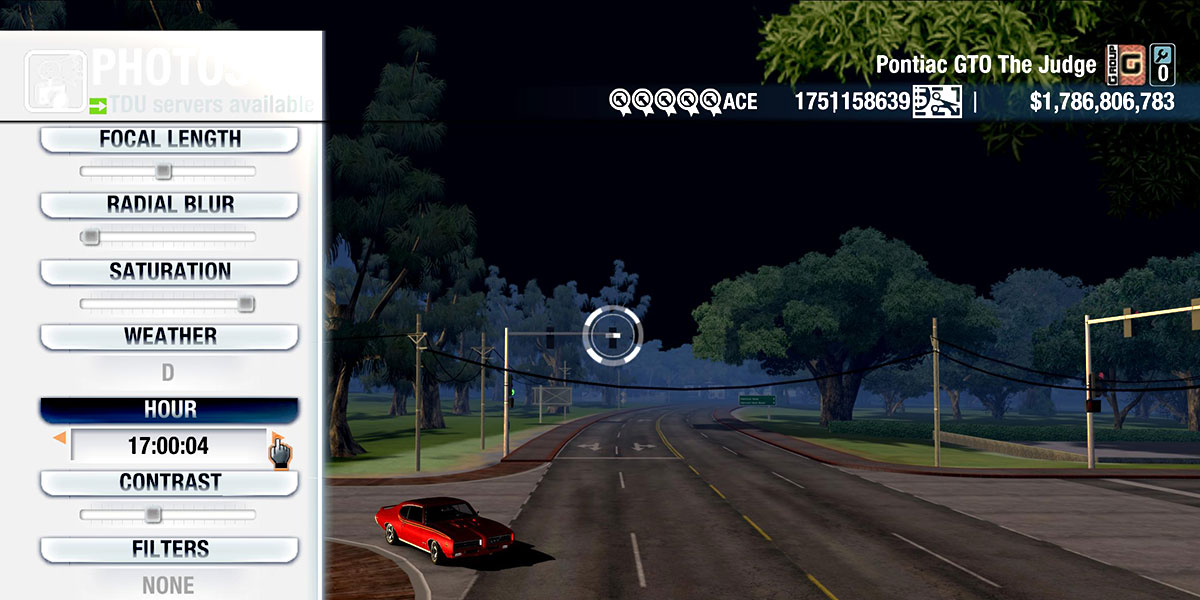Choose the Saturation menu entry

(169, 271)
